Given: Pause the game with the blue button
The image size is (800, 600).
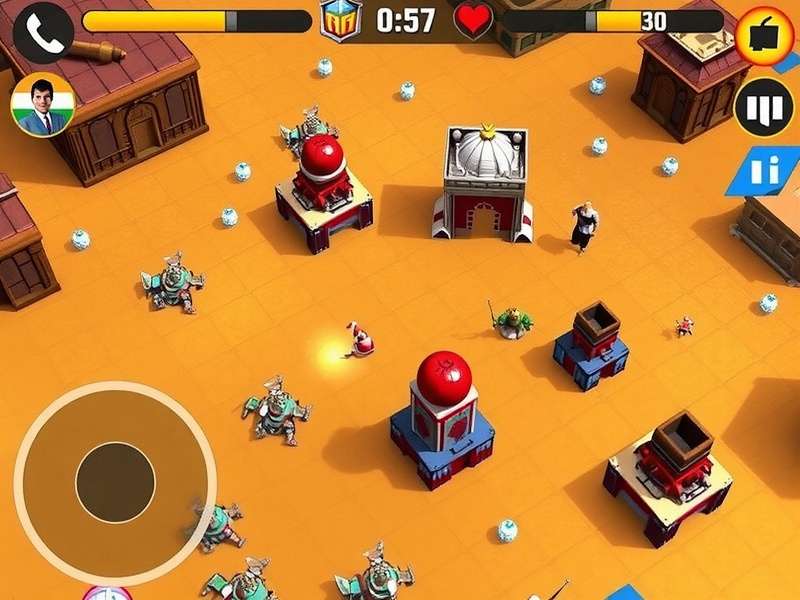Looking at the screenshot, I should click(767, 171).
